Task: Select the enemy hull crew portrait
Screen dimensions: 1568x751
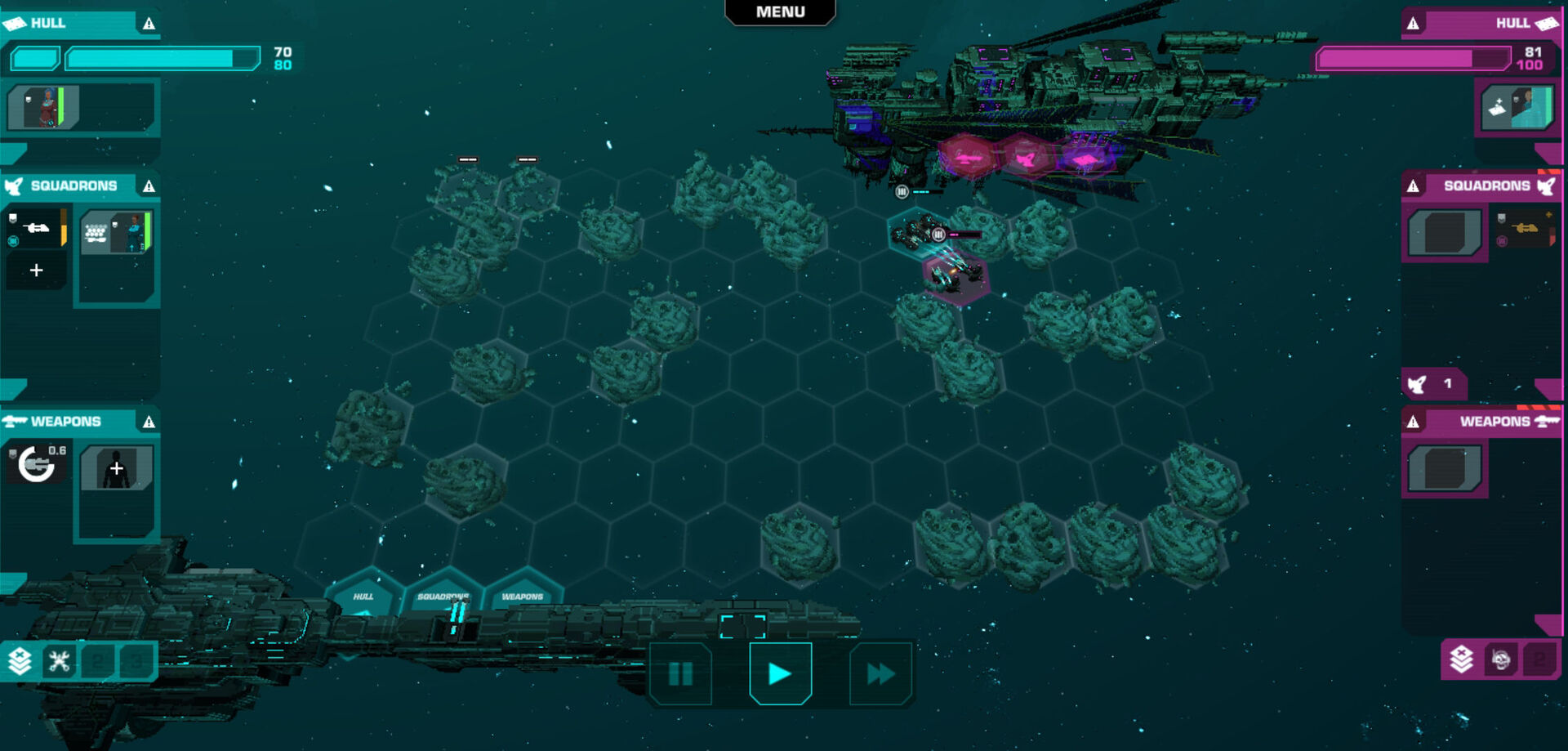Action: pos(1518,107)
